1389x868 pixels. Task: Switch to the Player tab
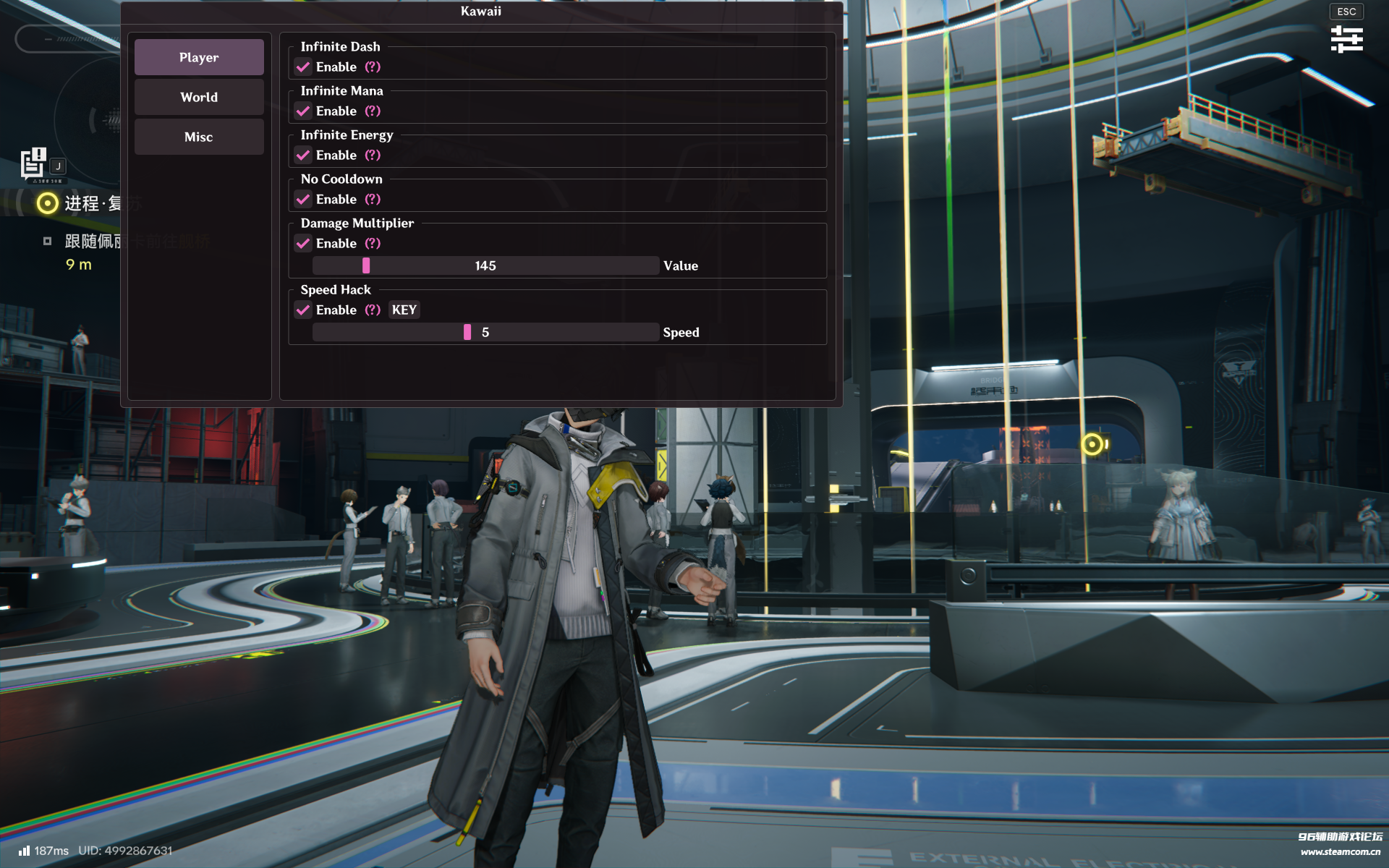click(199, 57)
